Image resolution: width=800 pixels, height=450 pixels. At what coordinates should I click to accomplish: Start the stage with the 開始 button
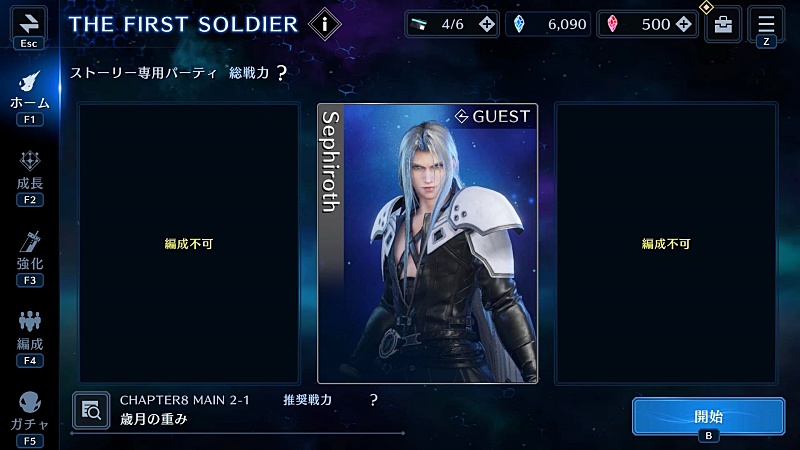[707, 416]
